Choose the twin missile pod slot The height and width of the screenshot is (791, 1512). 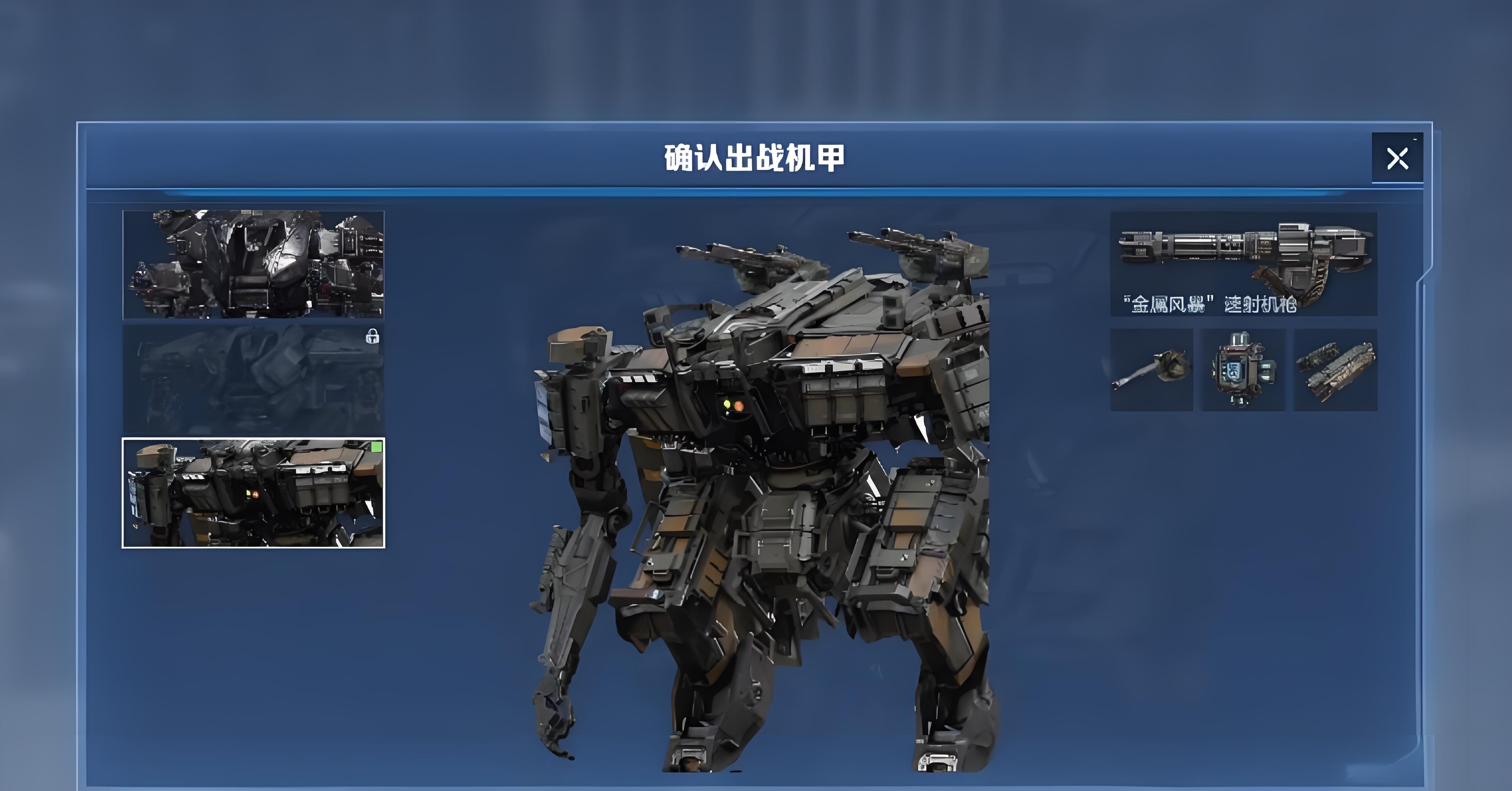click(x=1335, y=370)
